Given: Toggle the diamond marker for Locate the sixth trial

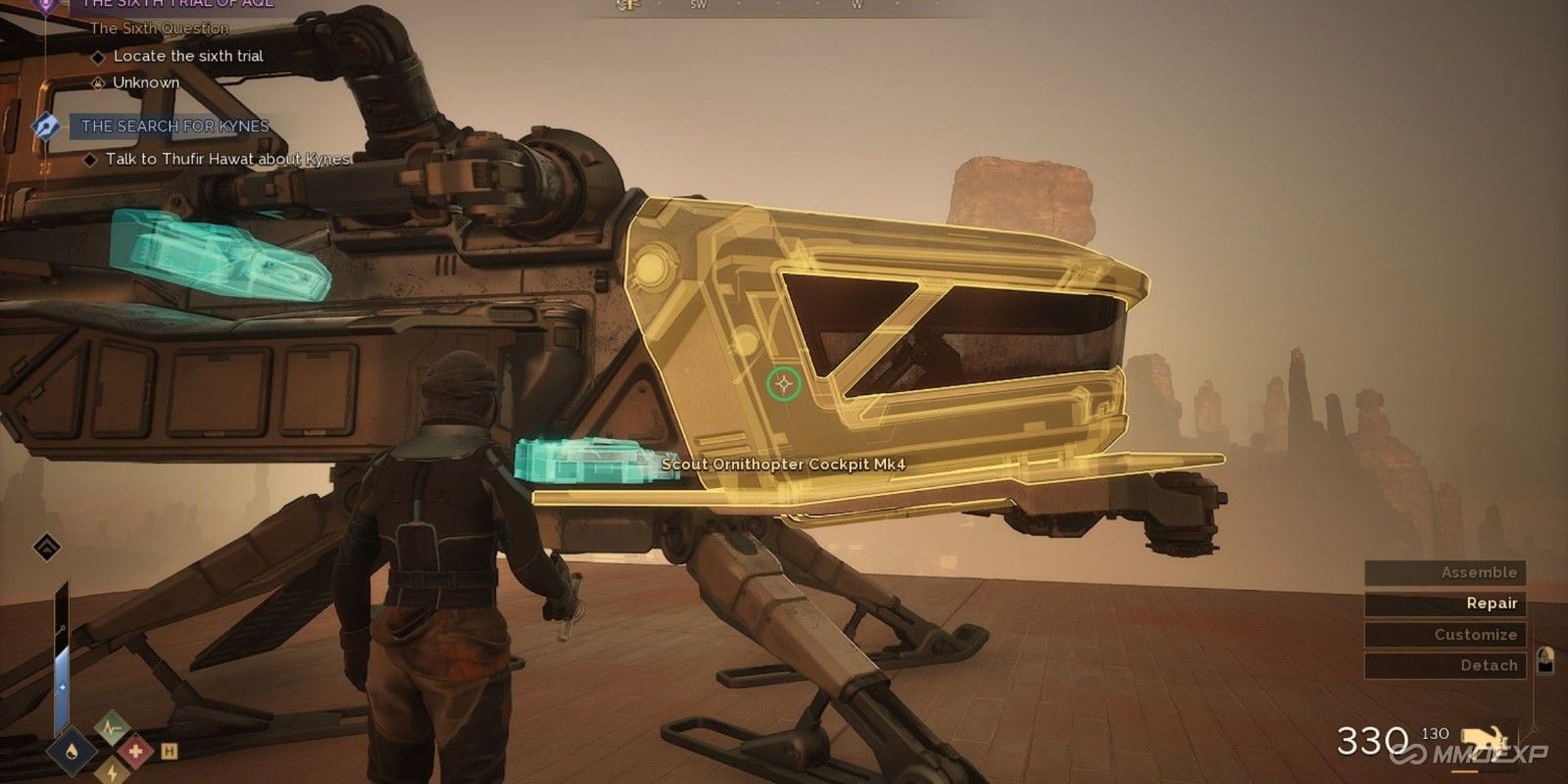Looking at the screenshot, I should point(99,56).
